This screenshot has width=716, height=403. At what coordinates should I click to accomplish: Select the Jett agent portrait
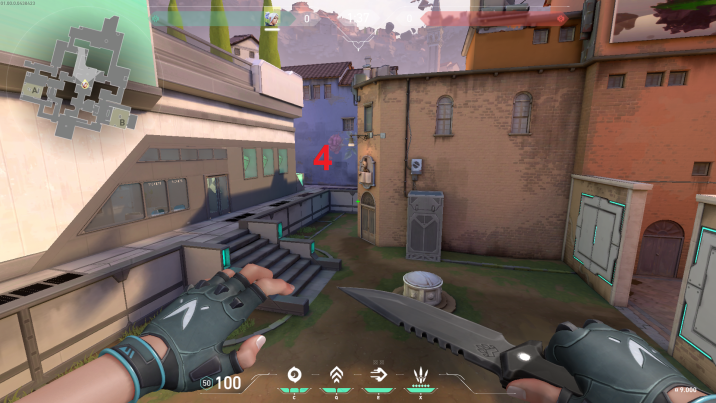pos(272,18)
